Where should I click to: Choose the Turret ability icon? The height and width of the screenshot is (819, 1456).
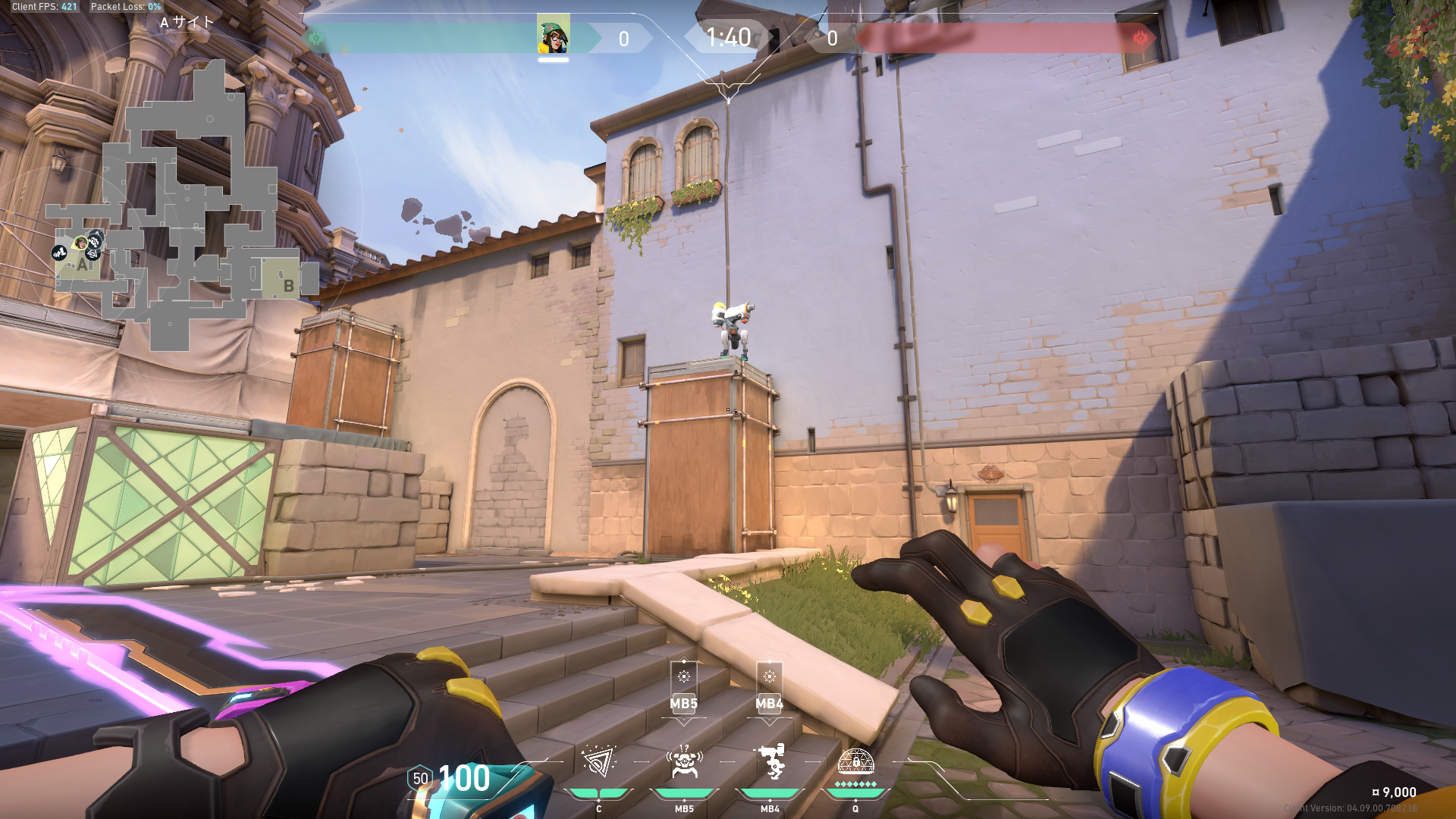[x=770, y=761]
